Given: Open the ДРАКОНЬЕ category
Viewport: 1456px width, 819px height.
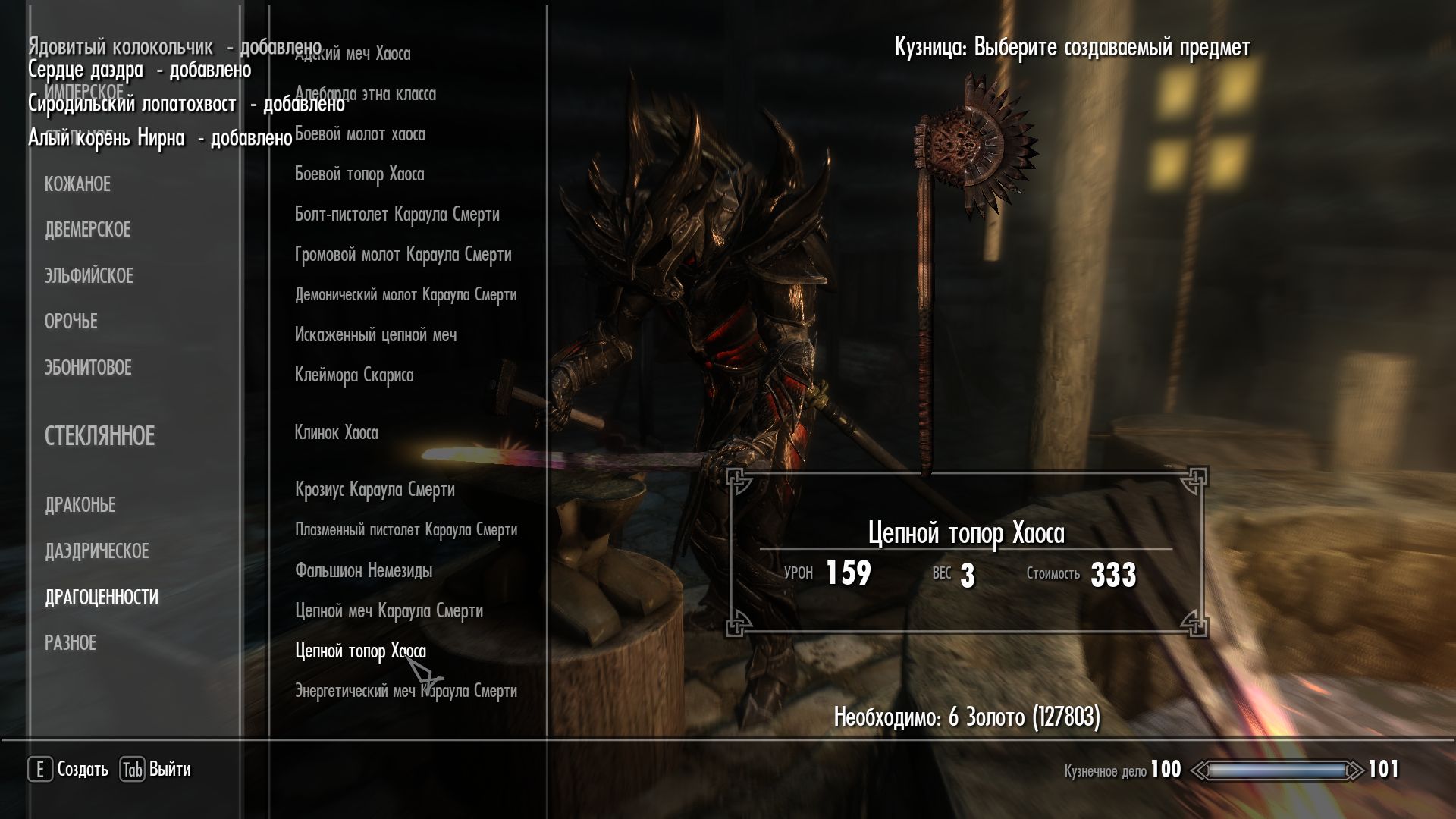Looking at the screenshot, I should click(80, 505).
